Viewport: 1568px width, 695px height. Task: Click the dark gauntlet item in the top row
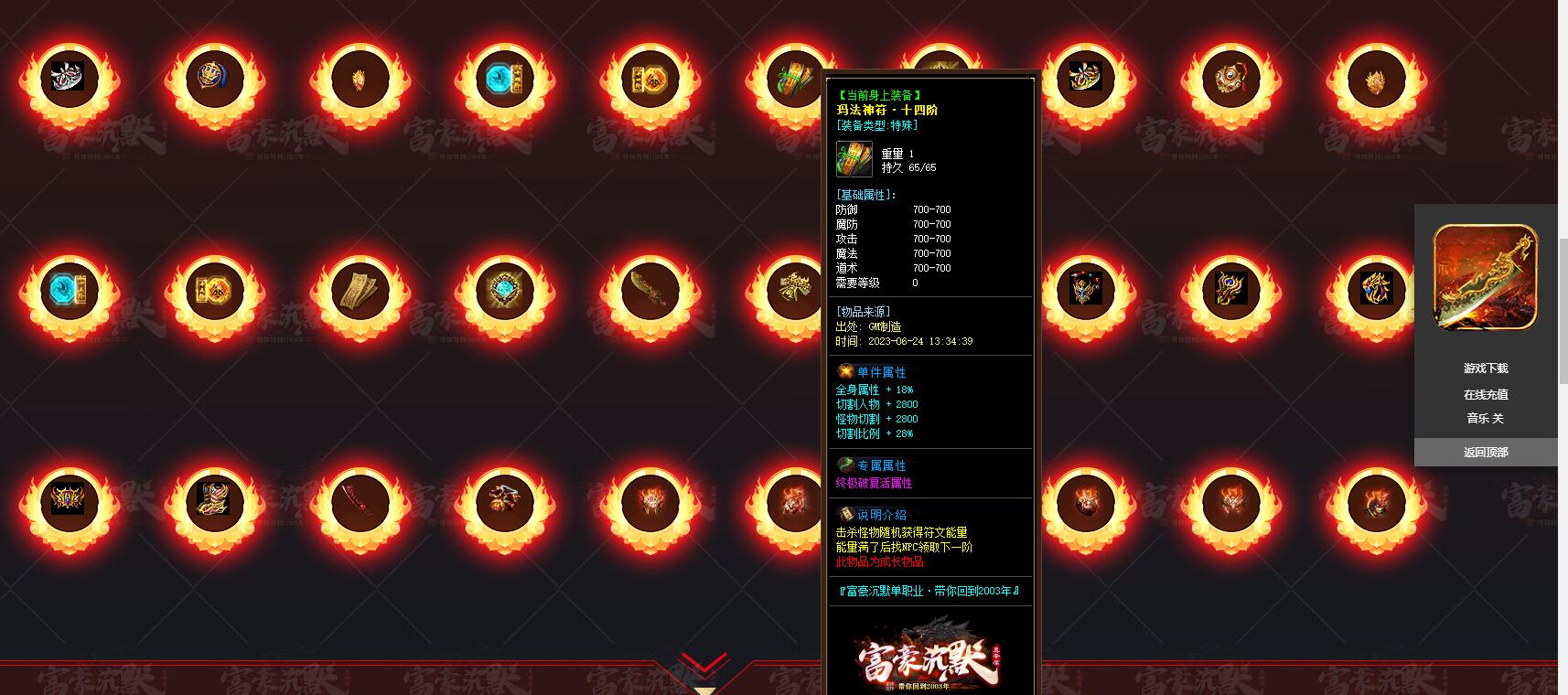click(1083, 78)
